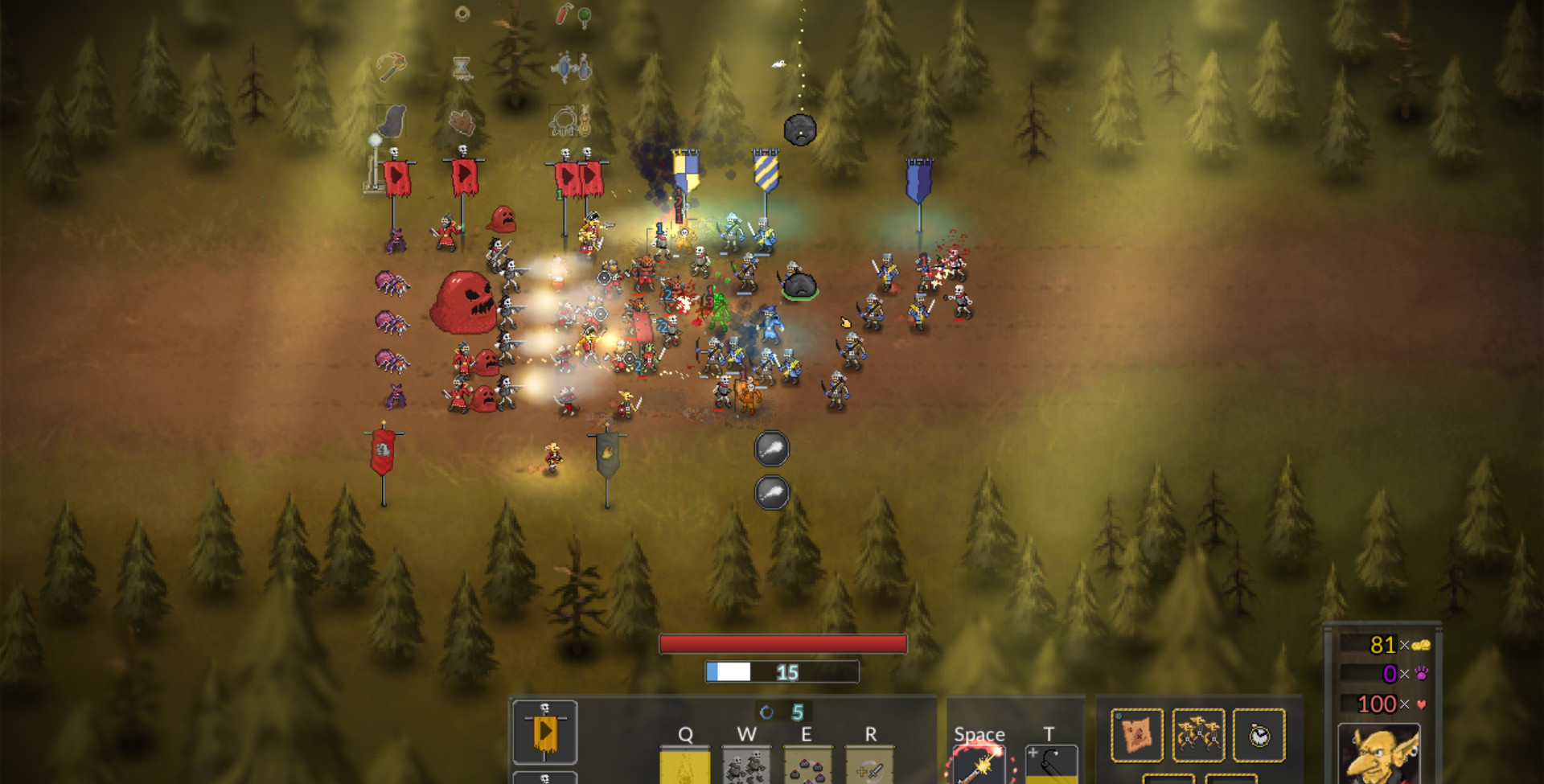Fire the magic wand spell
Image resolution: width=1544 pixels, height=784 pixels.
(979, 766)
